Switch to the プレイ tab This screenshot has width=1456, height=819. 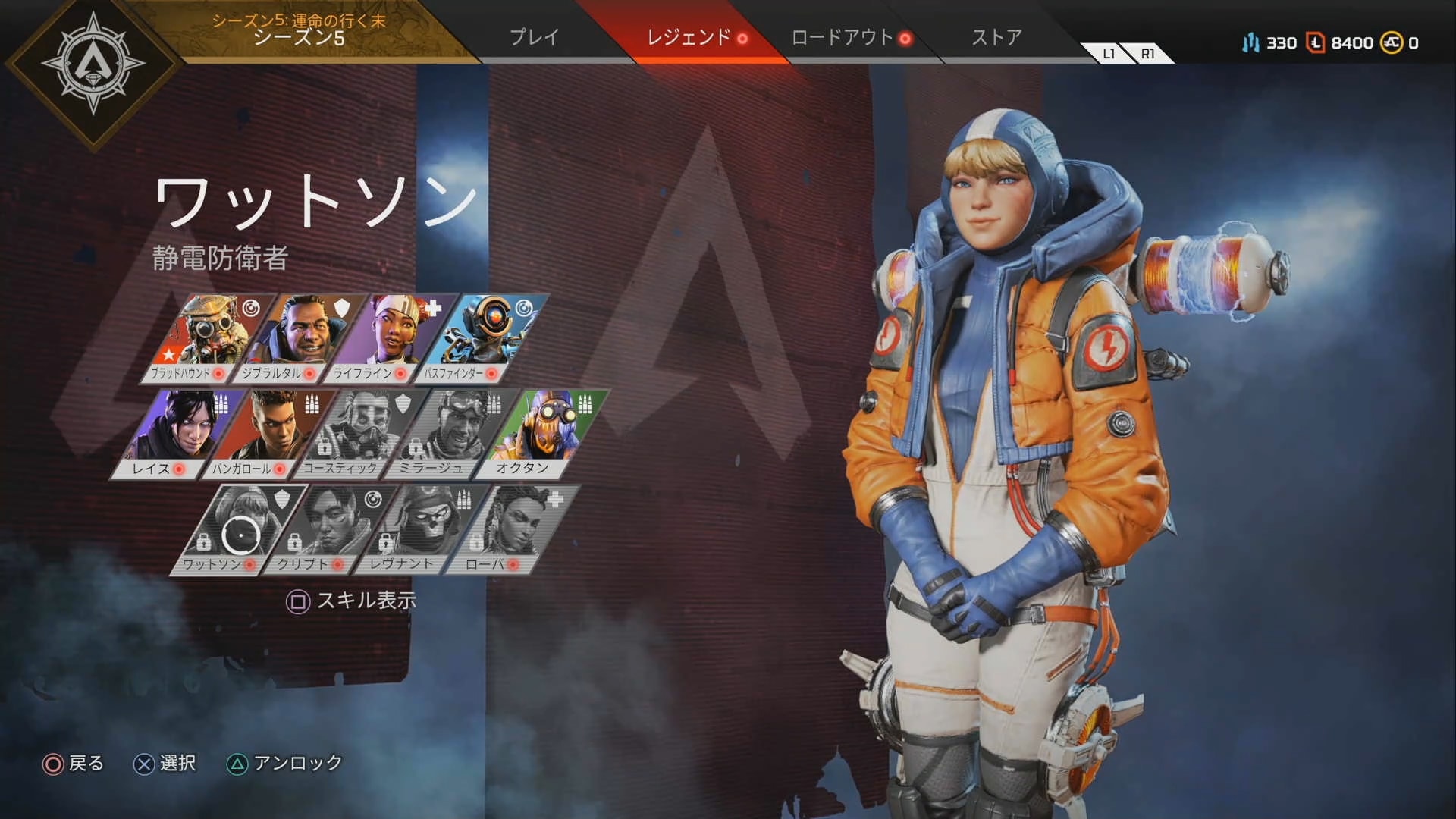coord(534,37)
